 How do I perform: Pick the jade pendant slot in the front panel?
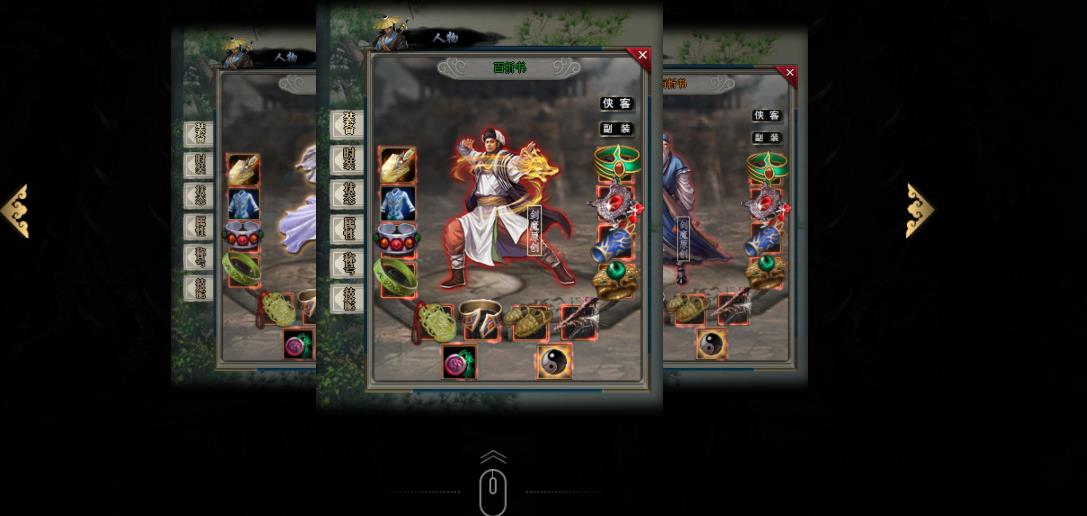(437, 322)
